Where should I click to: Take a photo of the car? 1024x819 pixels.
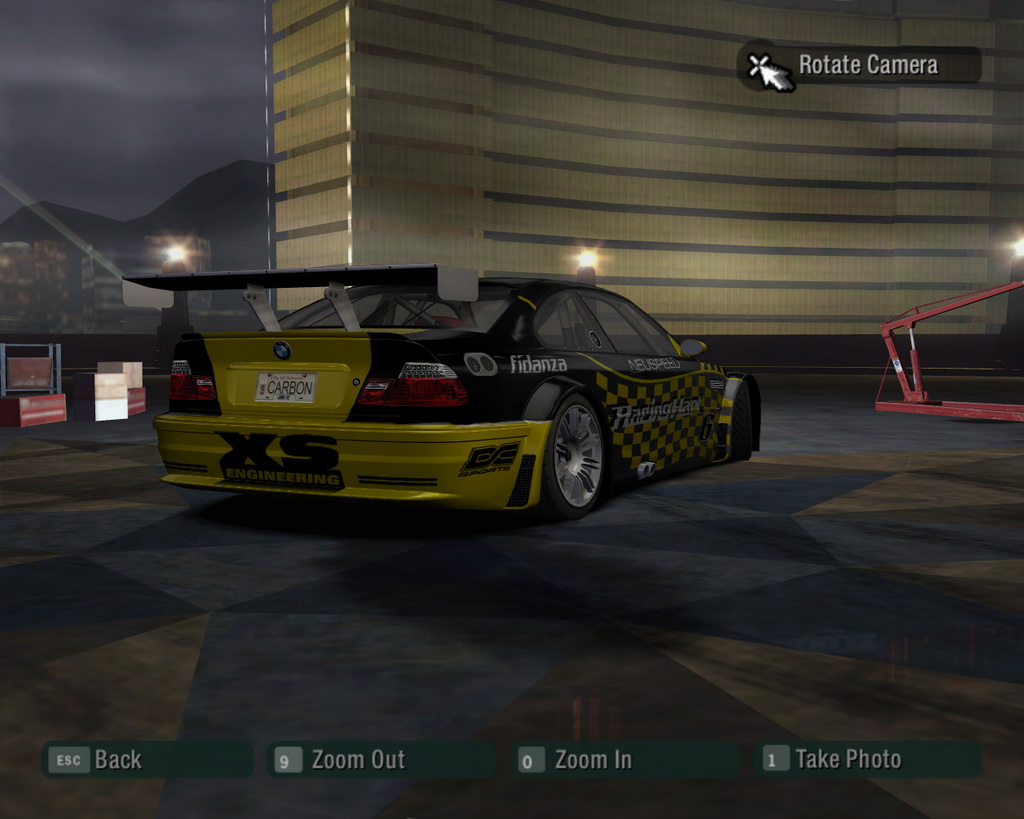coord(868,760)
